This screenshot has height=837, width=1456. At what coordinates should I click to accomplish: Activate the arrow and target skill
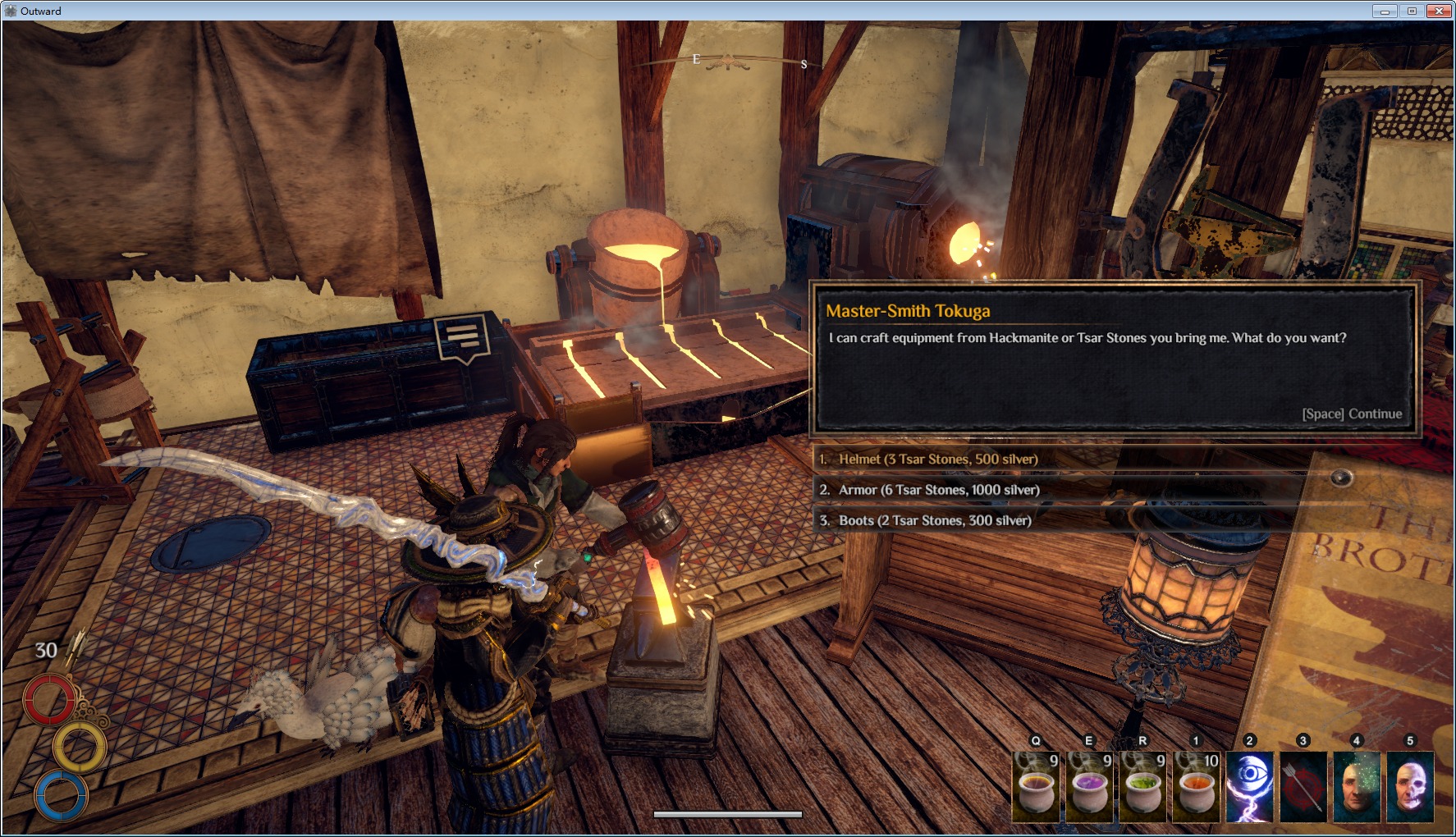(x=1303, y=787)
